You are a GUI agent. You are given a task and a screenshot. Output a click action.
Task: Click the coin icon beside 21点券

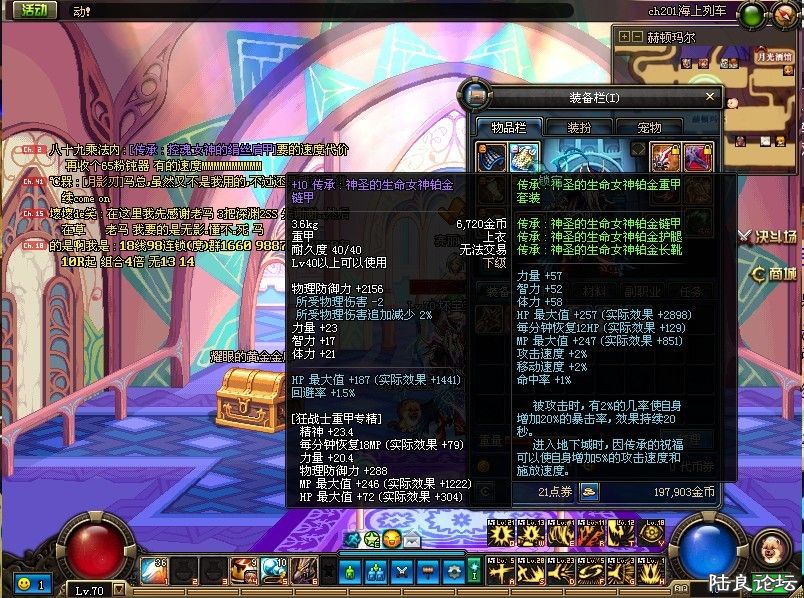click(x=590, y=491)
